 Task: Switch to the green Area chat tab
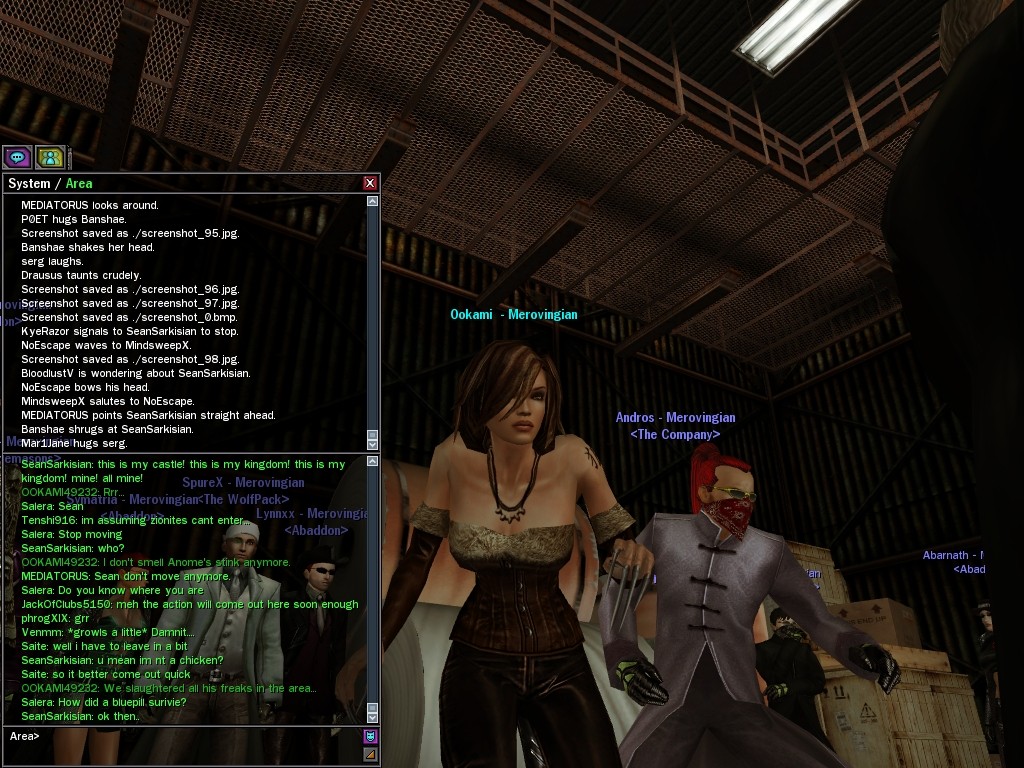(79, 183)
